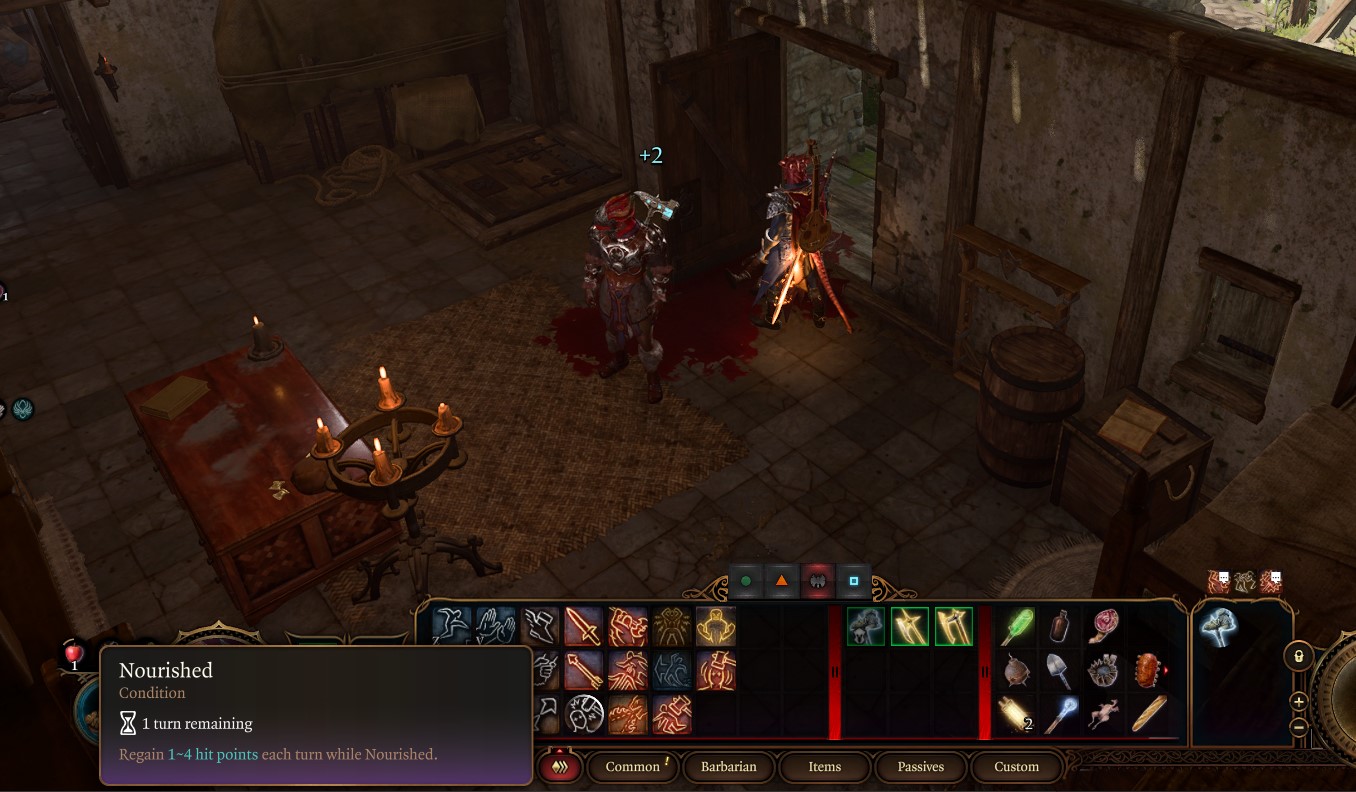Show the Passives tab

920,767
